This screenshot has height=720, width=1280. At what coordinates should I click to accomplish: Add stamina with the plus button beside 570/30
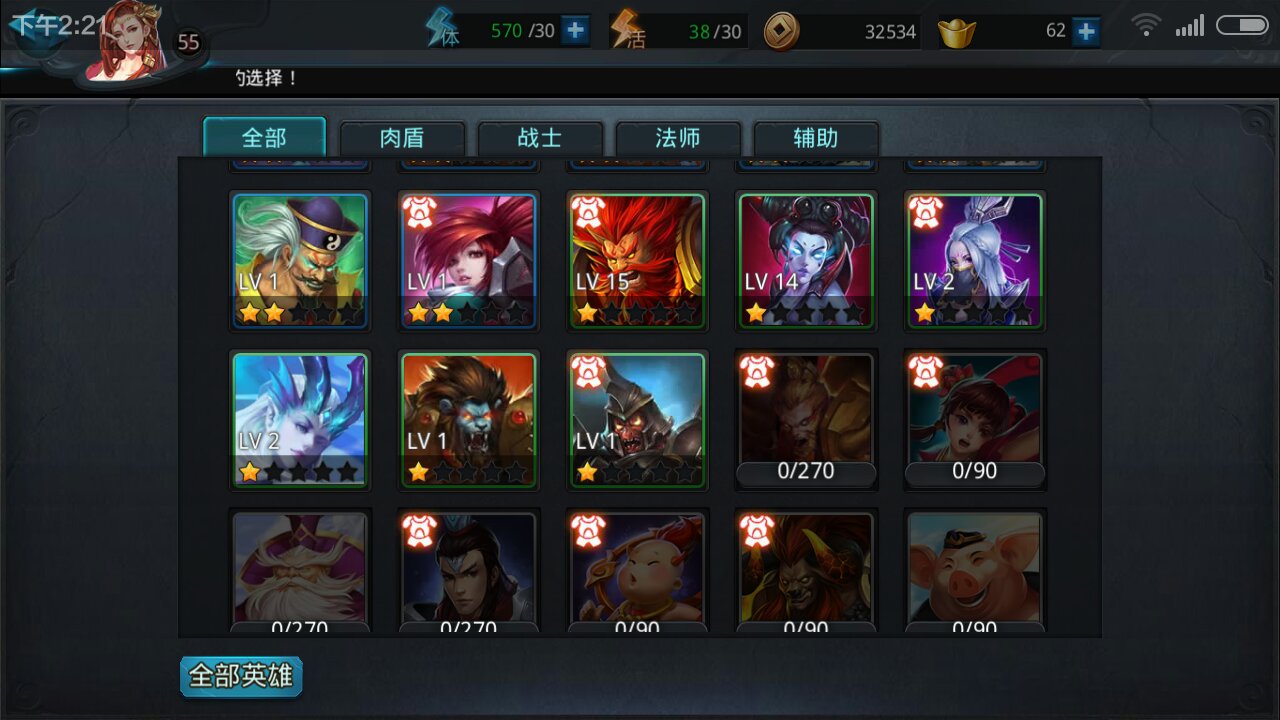[x=575, y=31]
